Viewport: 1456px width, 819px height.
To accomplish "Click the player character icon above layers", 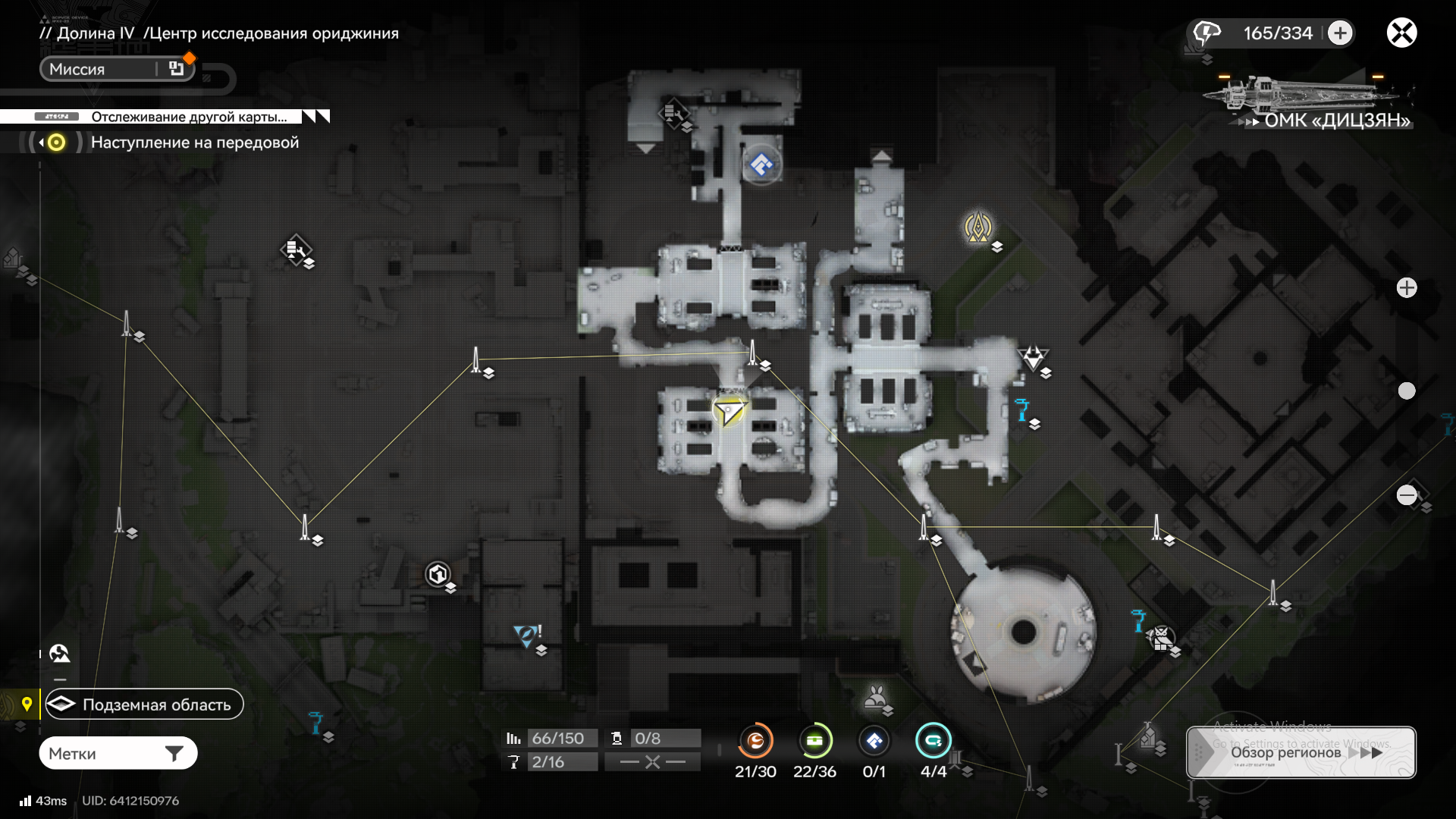I will (59, 653).
